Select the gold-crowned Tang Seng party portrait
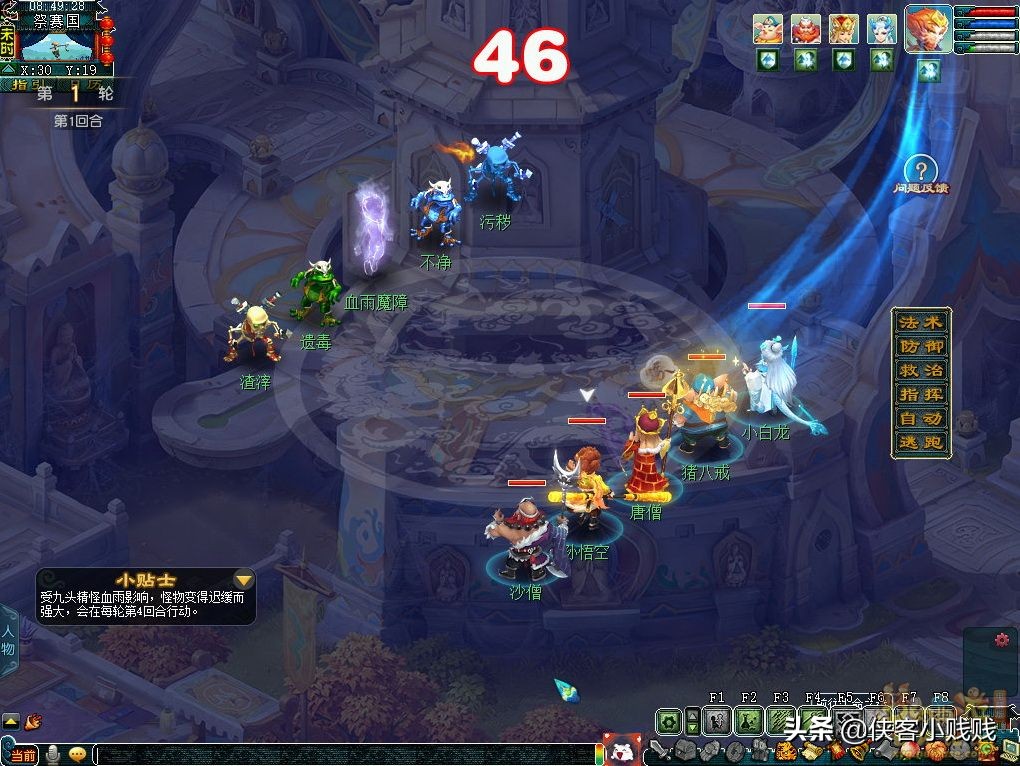Screen dimensions: 1020x766 point(844,29)
